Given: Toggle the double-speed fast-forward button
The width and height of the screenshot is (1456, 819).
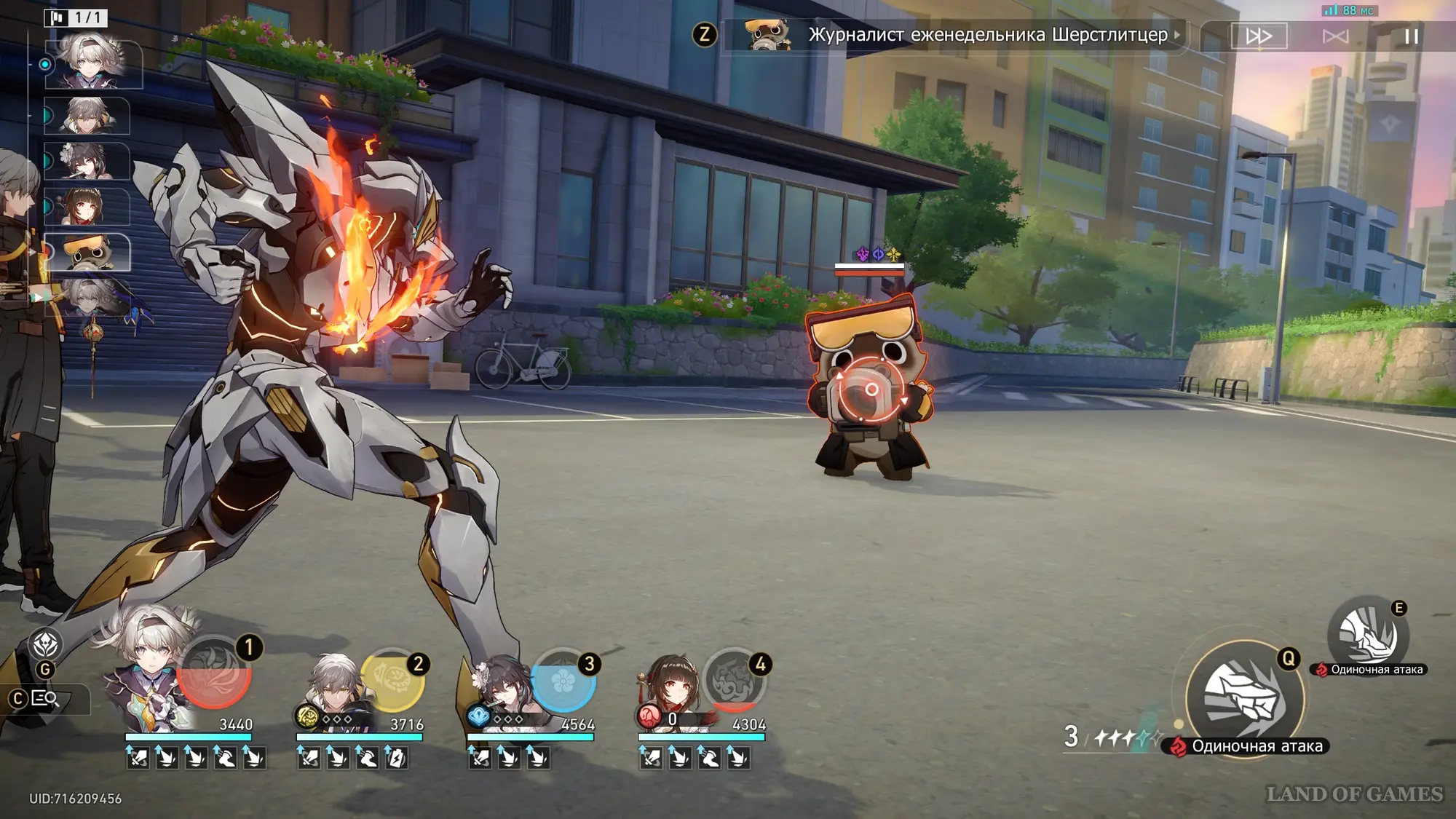Looking at the screenshot, I should pyautogui.click(x=1259, y=36).
